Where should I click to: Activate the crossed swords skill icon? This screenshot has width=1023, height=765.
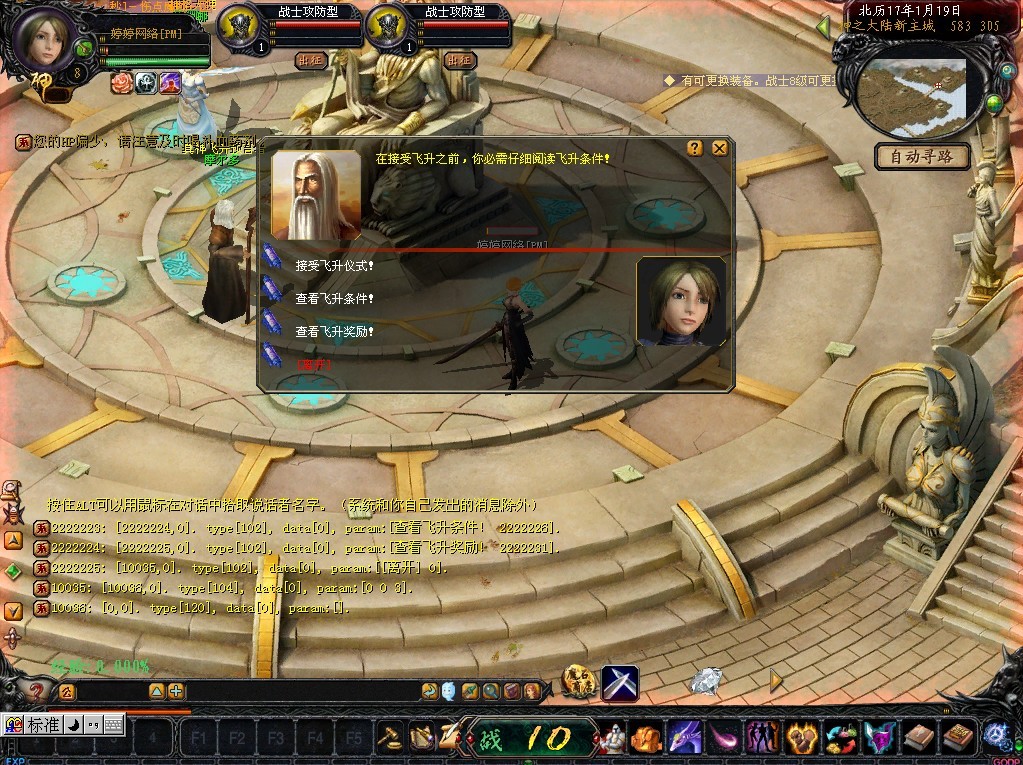coord(620,683)
